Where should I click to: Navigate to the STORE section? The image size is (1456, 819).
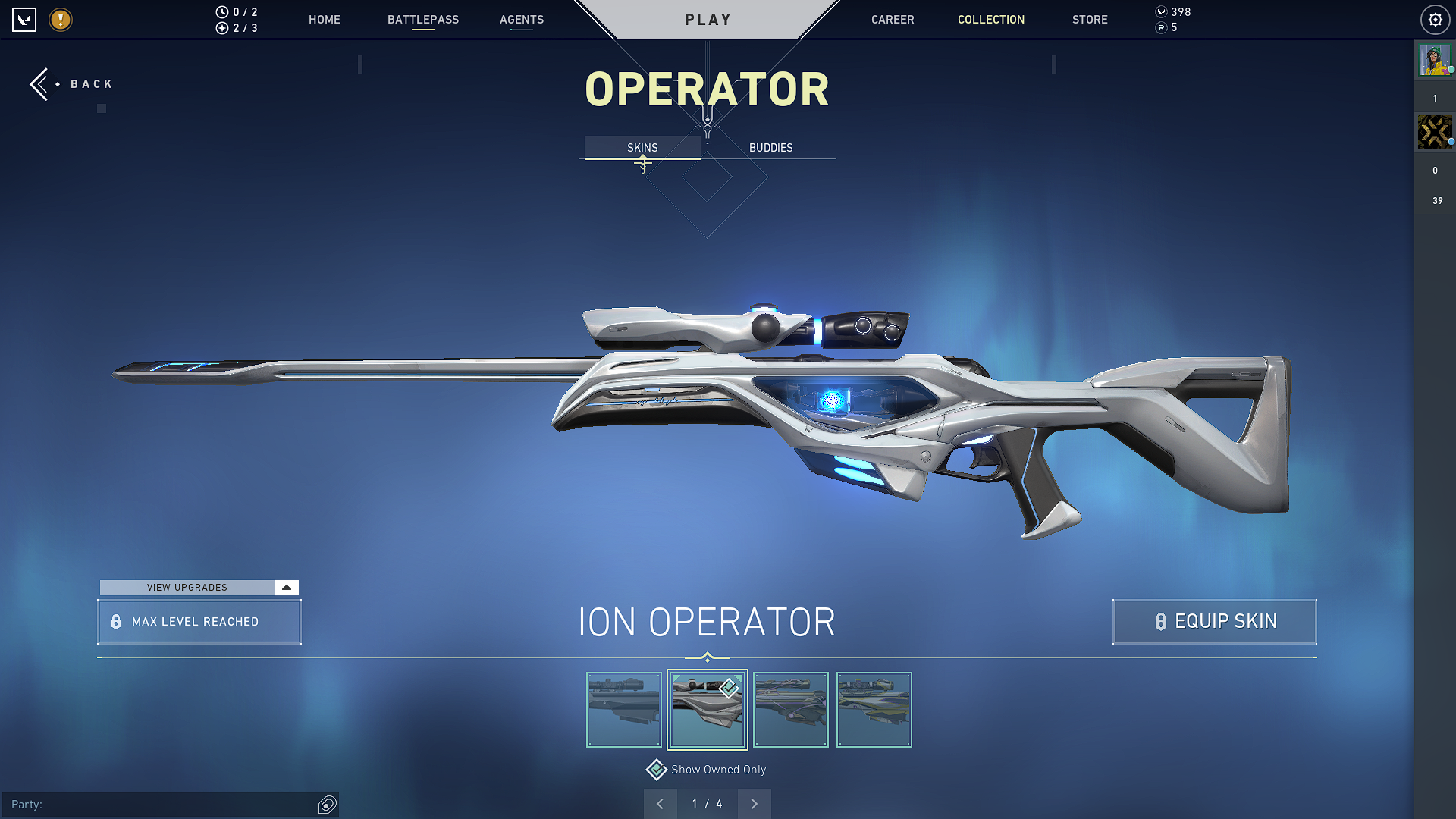pos(1090,20)
